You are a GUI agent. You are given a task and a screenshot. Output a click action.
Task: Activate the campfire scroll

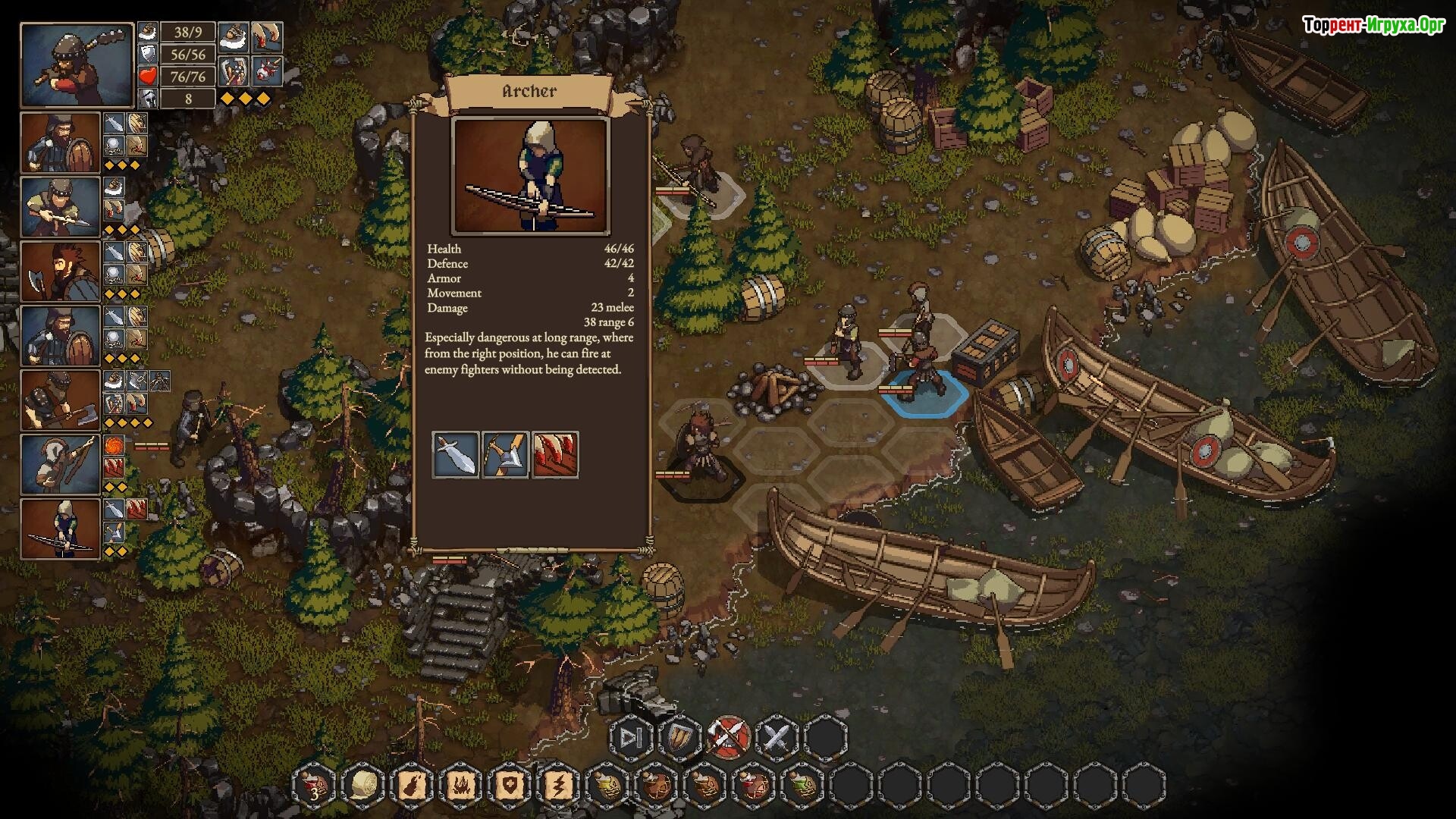pyautogui.click(x=460, y=785)
